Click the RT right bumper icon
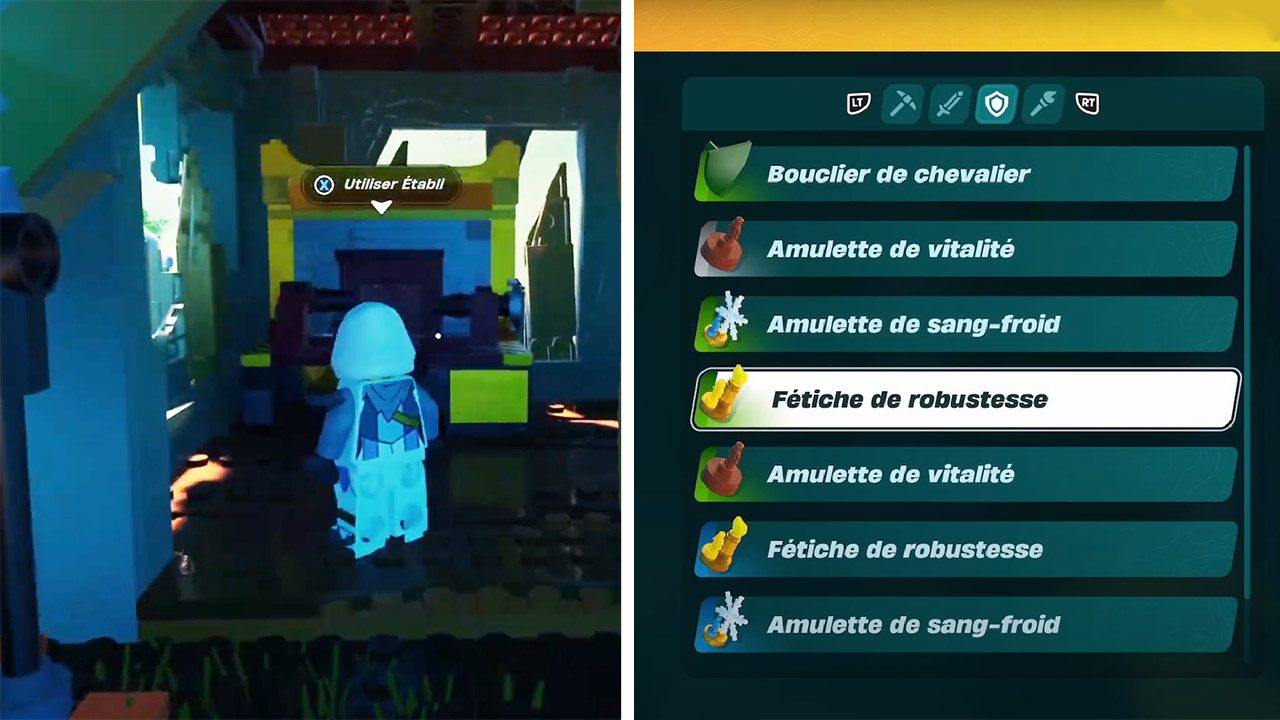 tap(1086, 104)
